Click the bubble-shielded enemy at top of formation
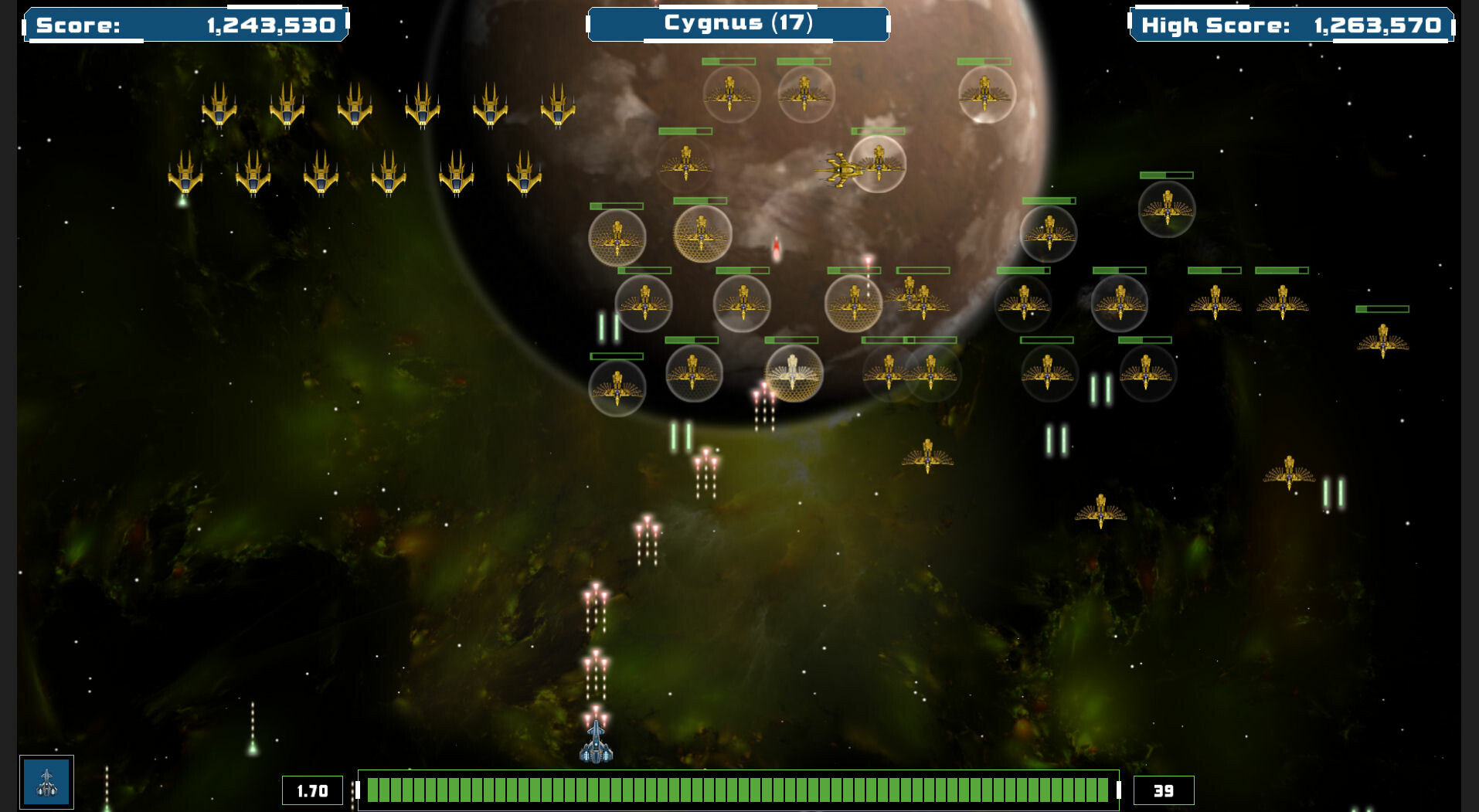The image size is (1479, 812). (730, 91)
